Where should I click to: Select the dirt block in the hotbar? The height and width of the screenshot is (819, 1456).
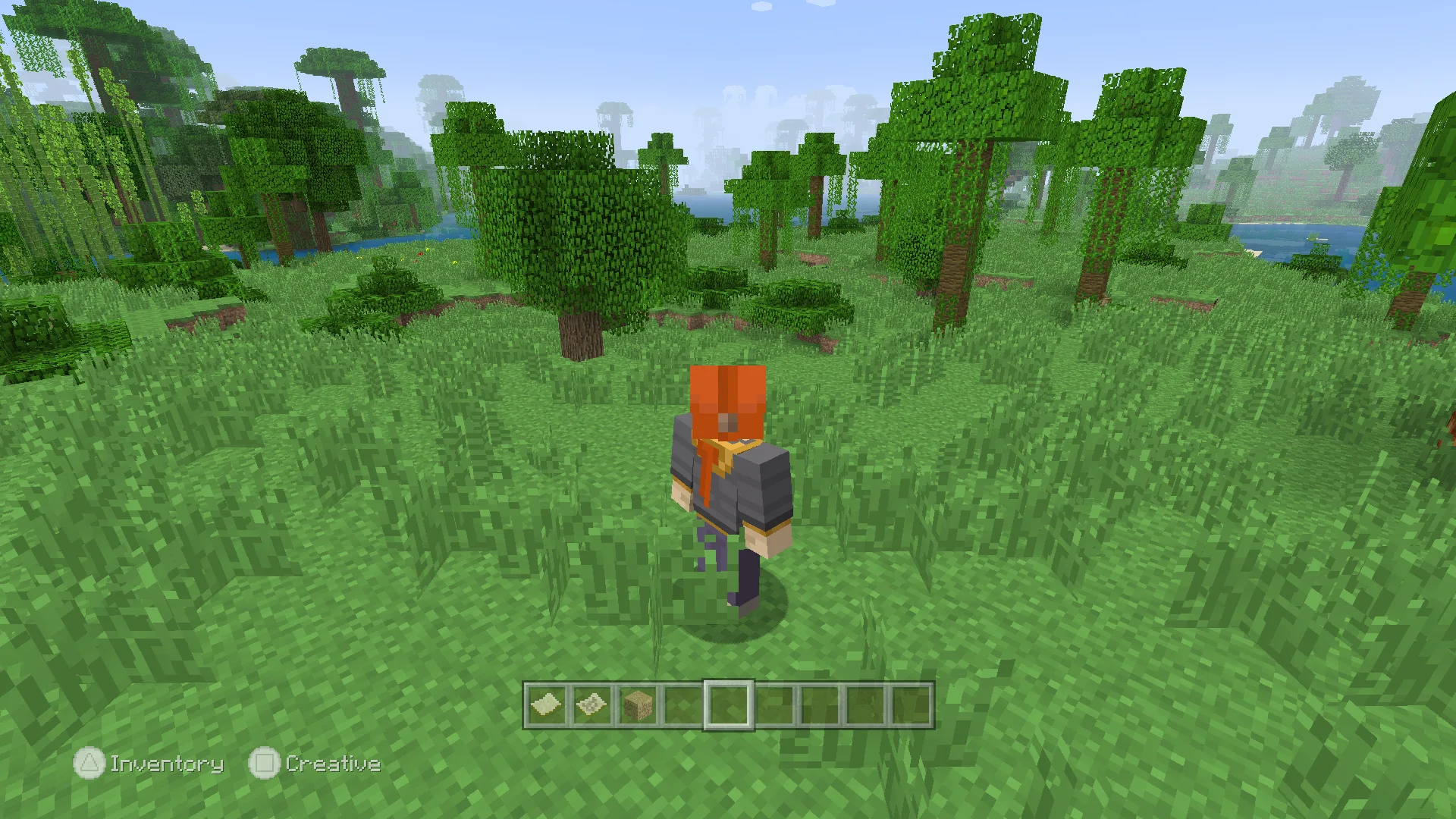coord(637,706)
